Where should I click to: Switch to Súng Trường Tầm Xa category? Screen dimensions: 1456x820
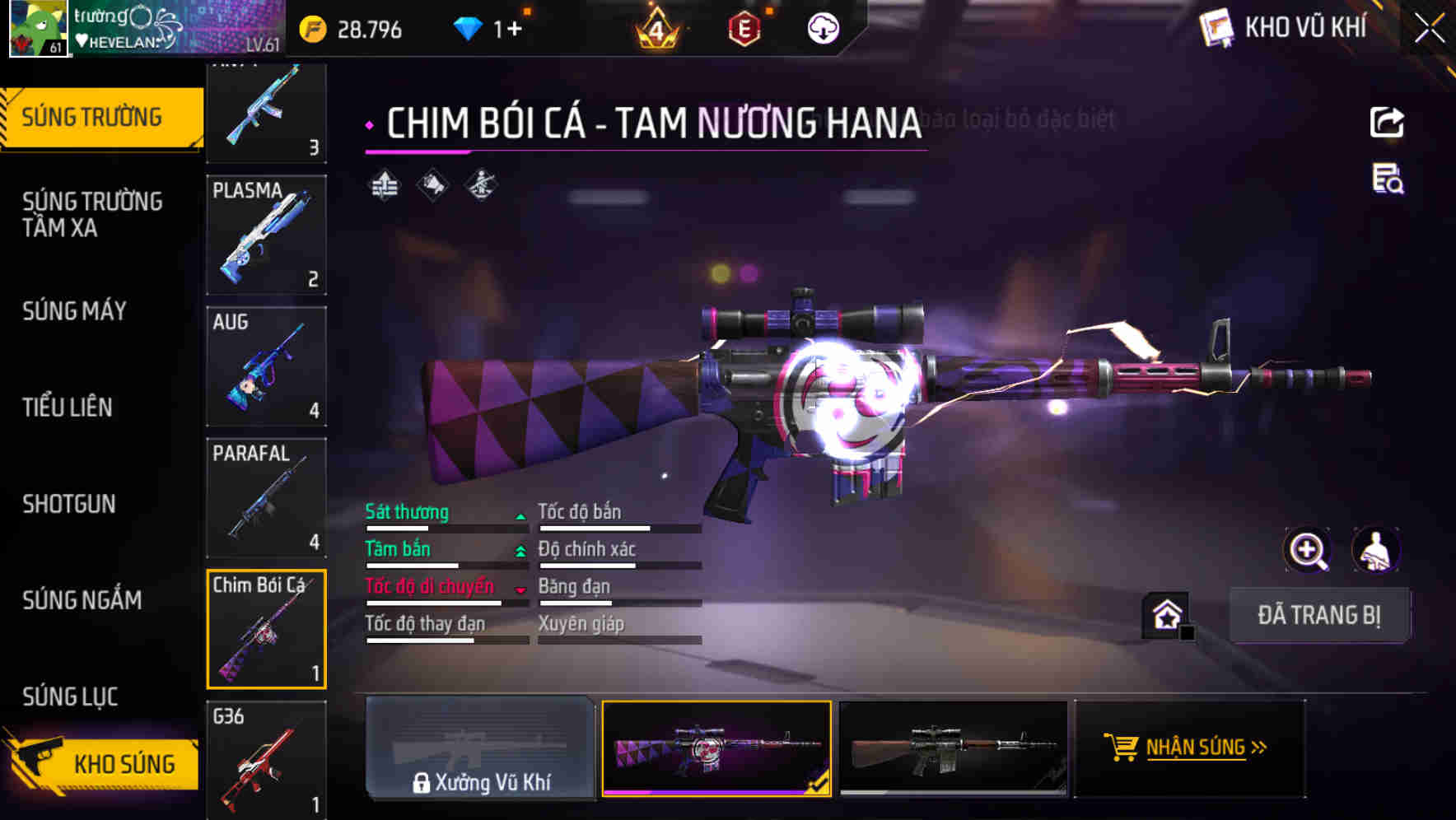(x=92, y=214)
